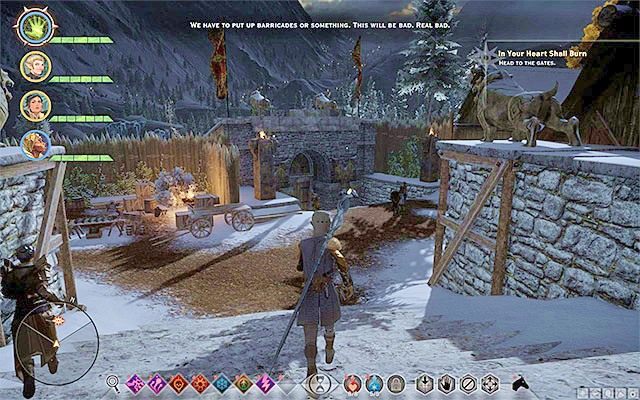
Task: Toggle the hourglass tactical pause
Action: (x=320, y=382)
